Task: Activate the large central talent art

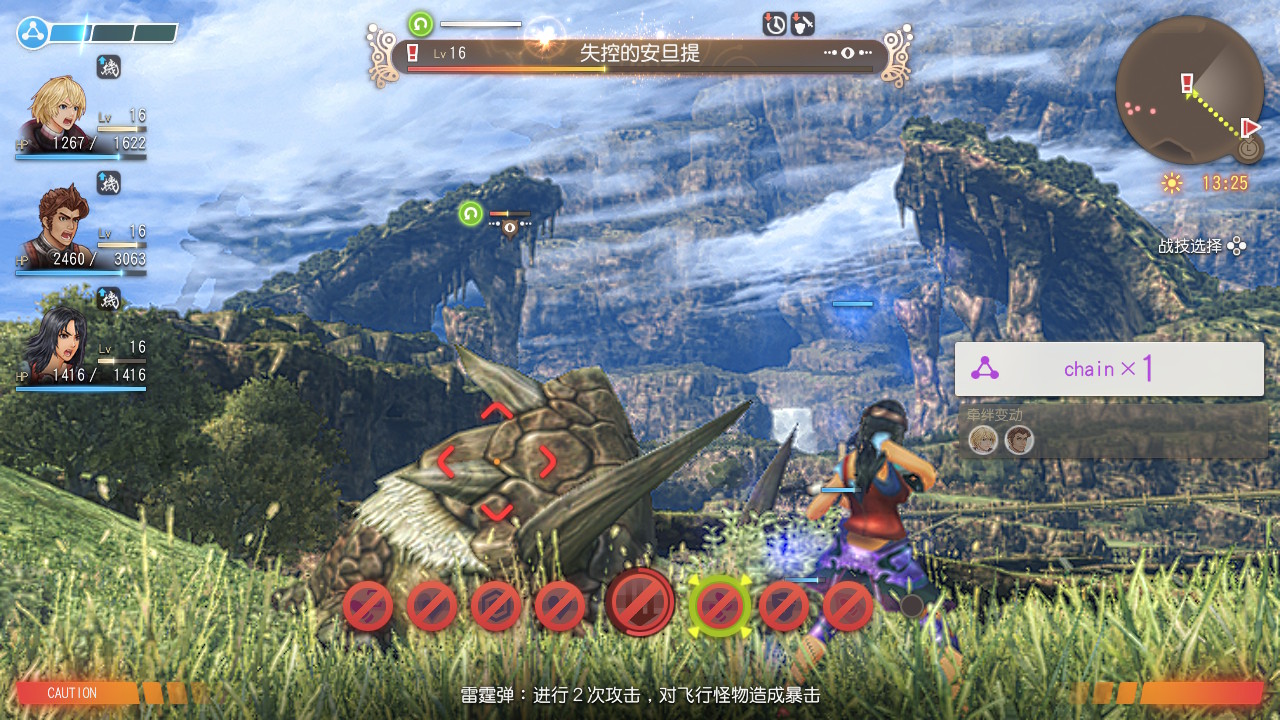Action: coord(640,603)
